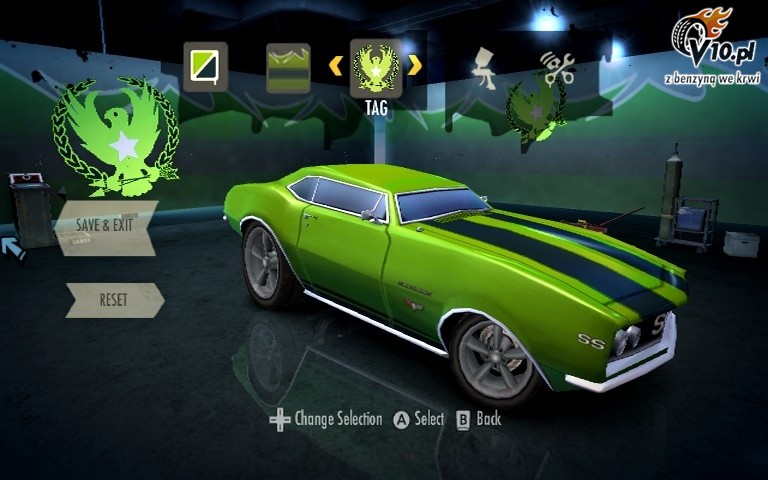Switch to the spray gun paint category

pos(487,66)
